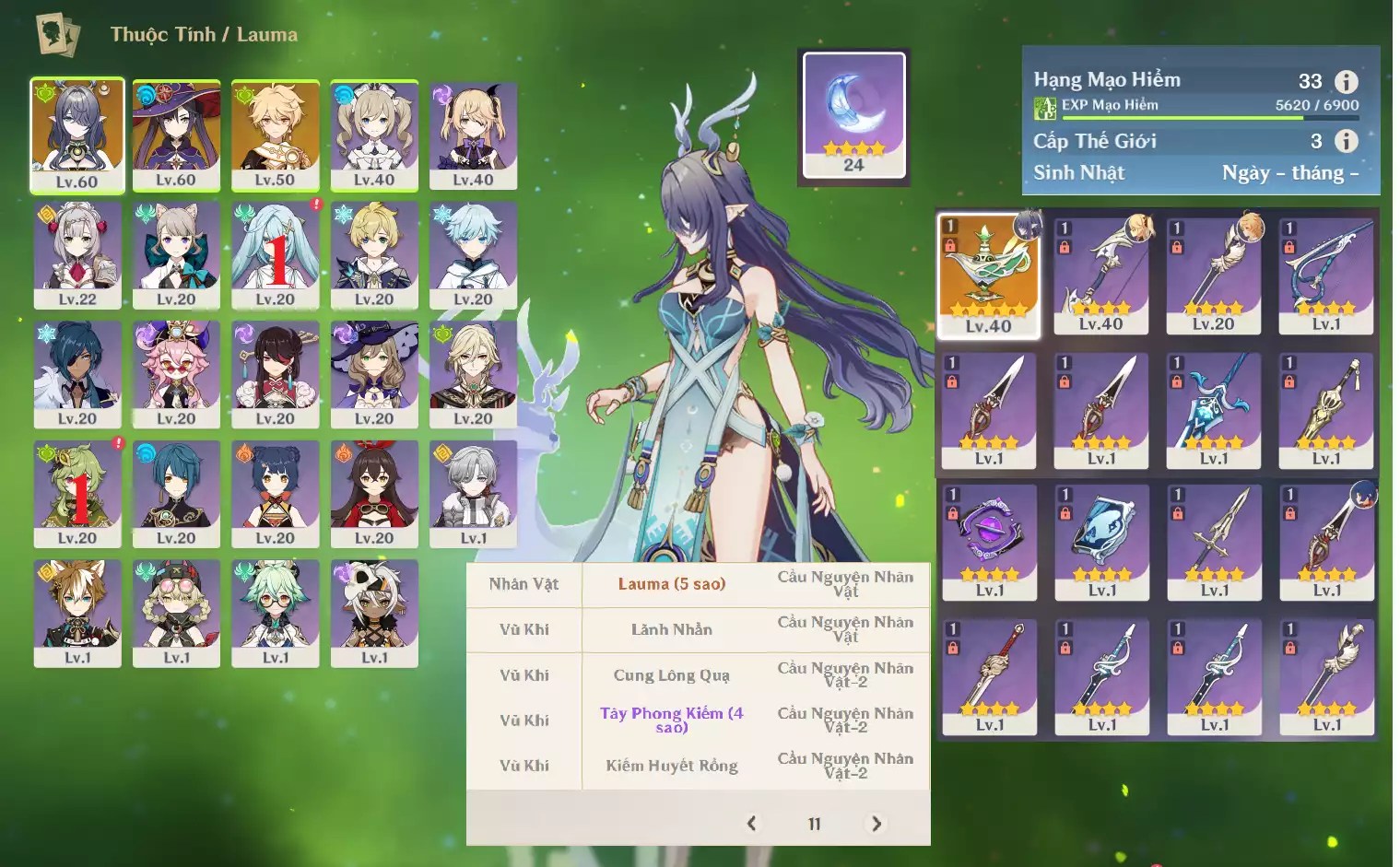Click the Thuộc Tính profile book icon

pyautogui.click(x=57, y=35)
